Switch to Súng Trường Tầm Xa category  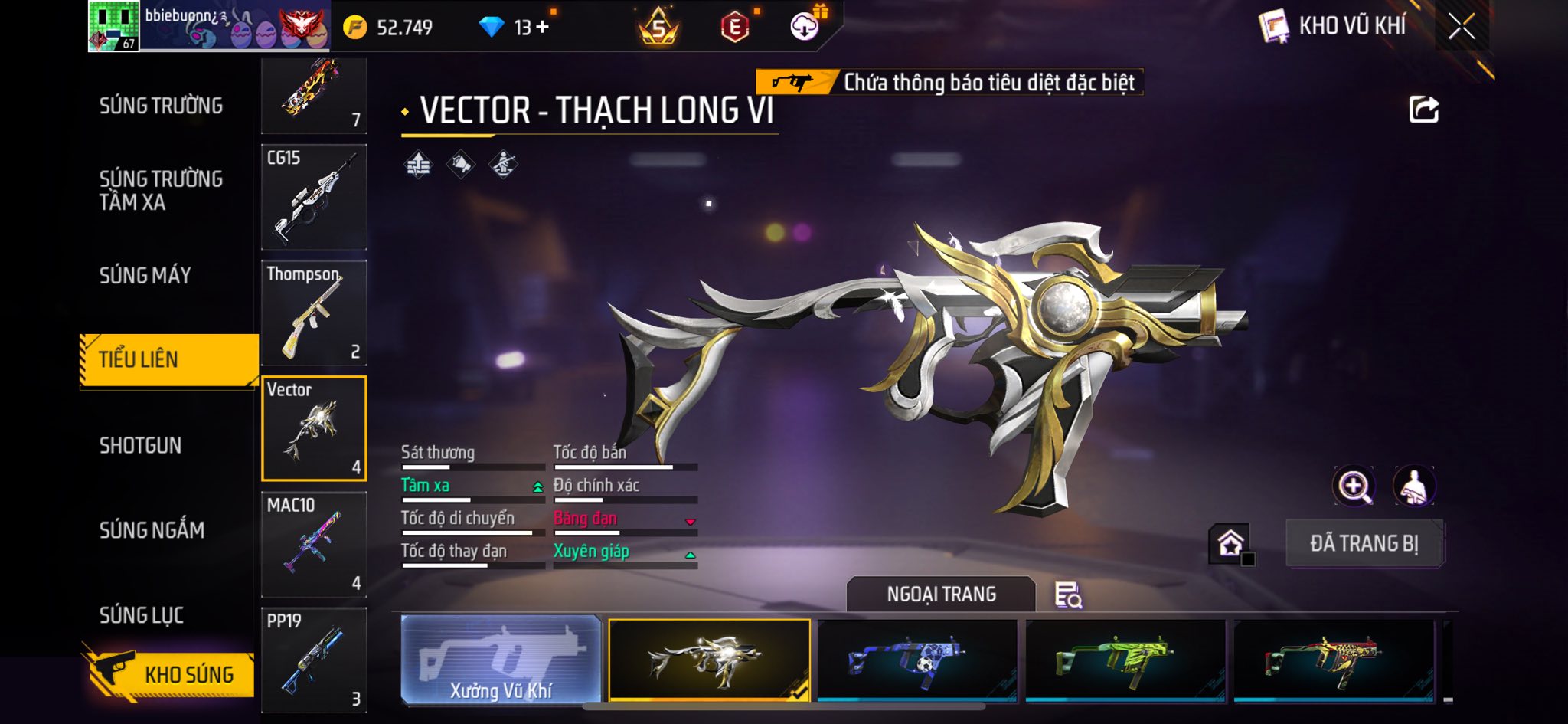161,190
